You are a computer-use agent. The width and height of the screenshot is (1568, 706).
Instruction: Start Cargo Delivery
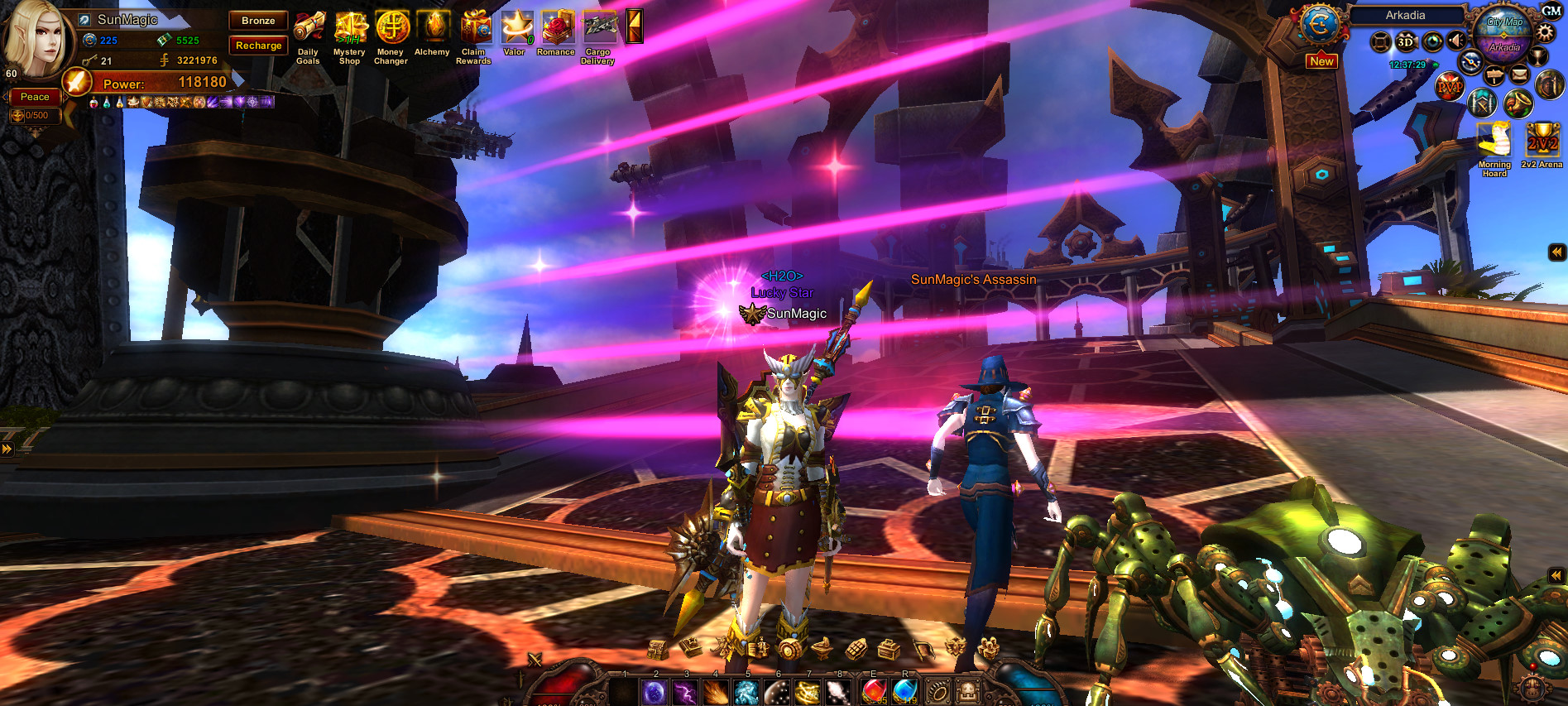pos(599,27)
